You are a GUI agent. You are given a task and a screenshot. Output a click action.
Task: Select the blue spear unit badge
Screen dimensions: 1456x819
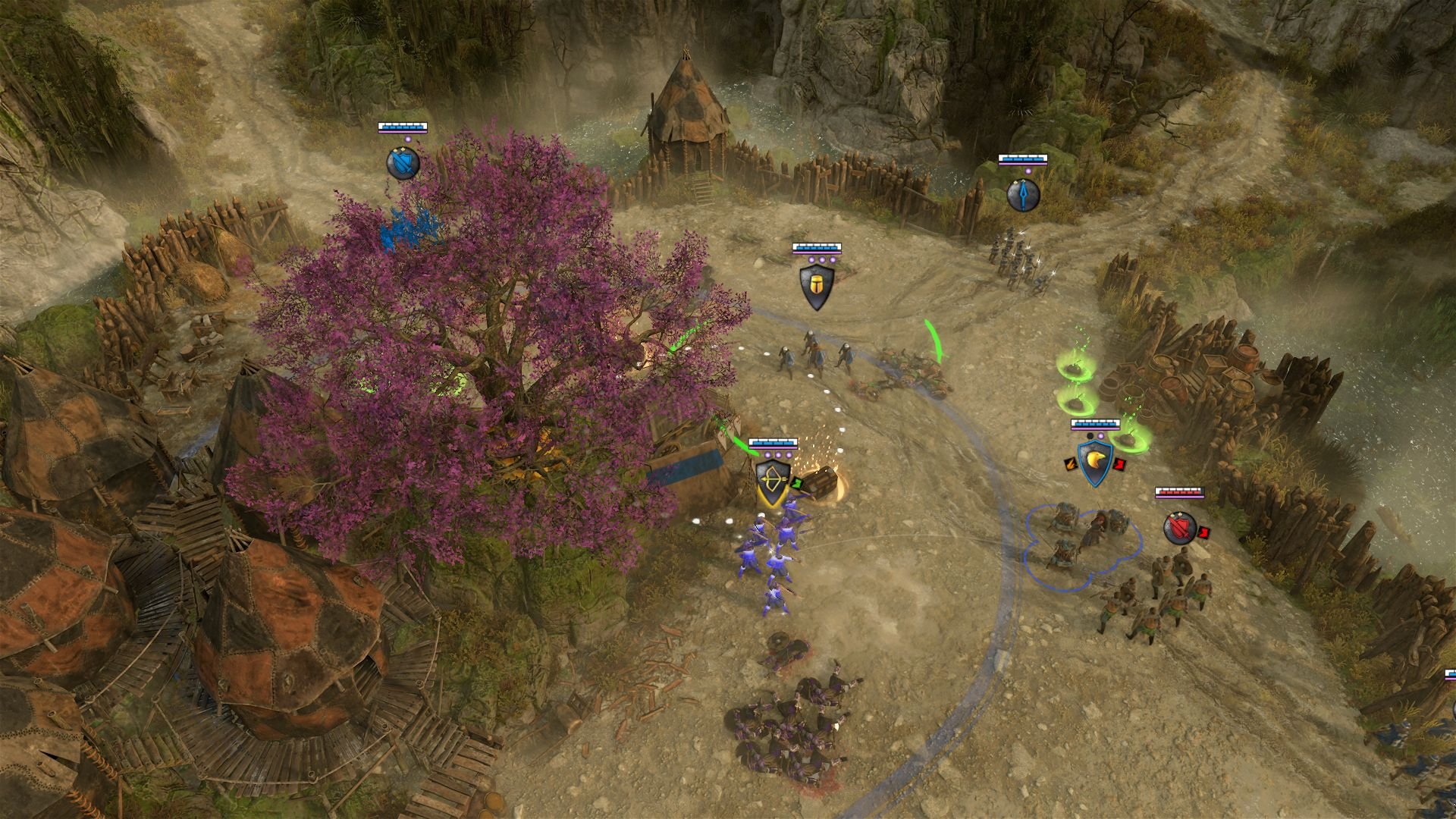point(1022,195)
